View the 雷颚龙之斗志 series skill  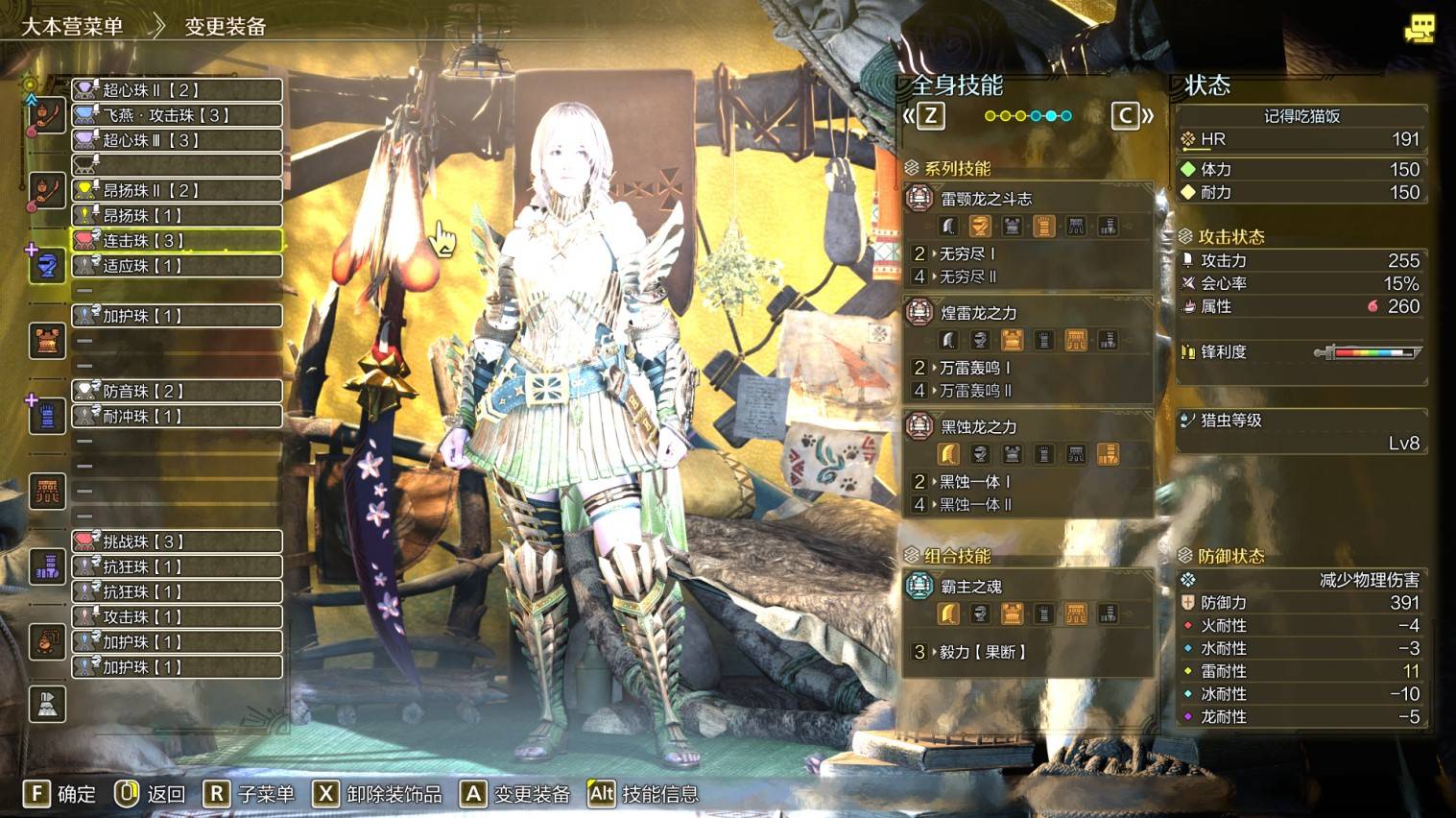point(986,199)
